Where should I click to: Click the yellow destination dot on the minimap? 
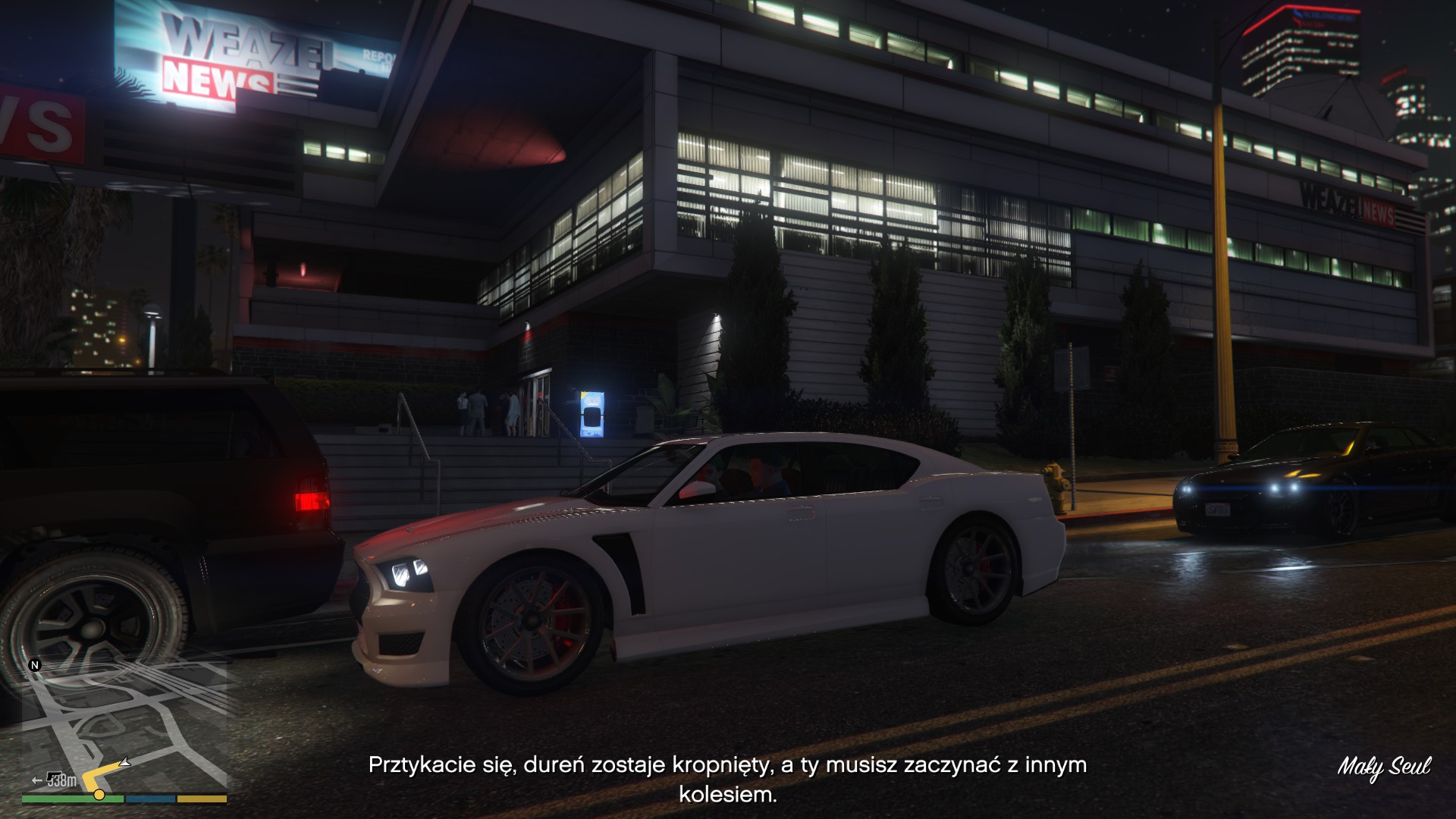click(99, 795)
